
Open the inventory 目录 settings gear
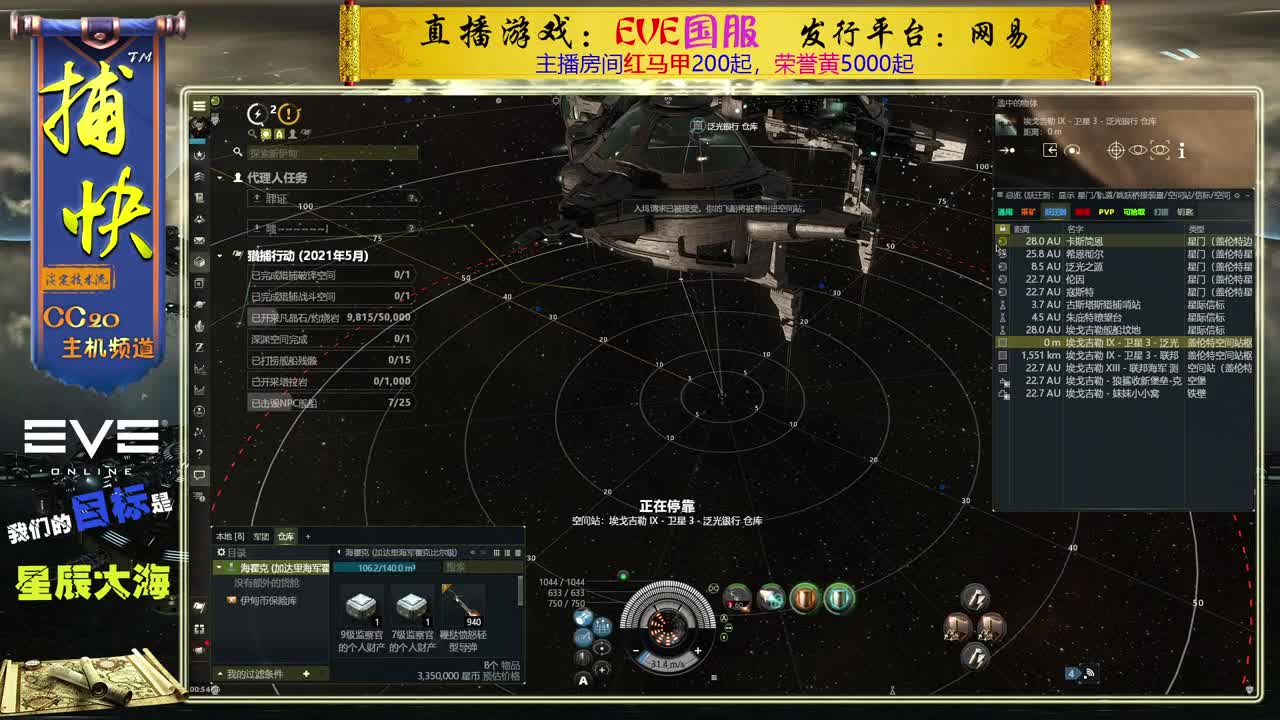(221, 551)
